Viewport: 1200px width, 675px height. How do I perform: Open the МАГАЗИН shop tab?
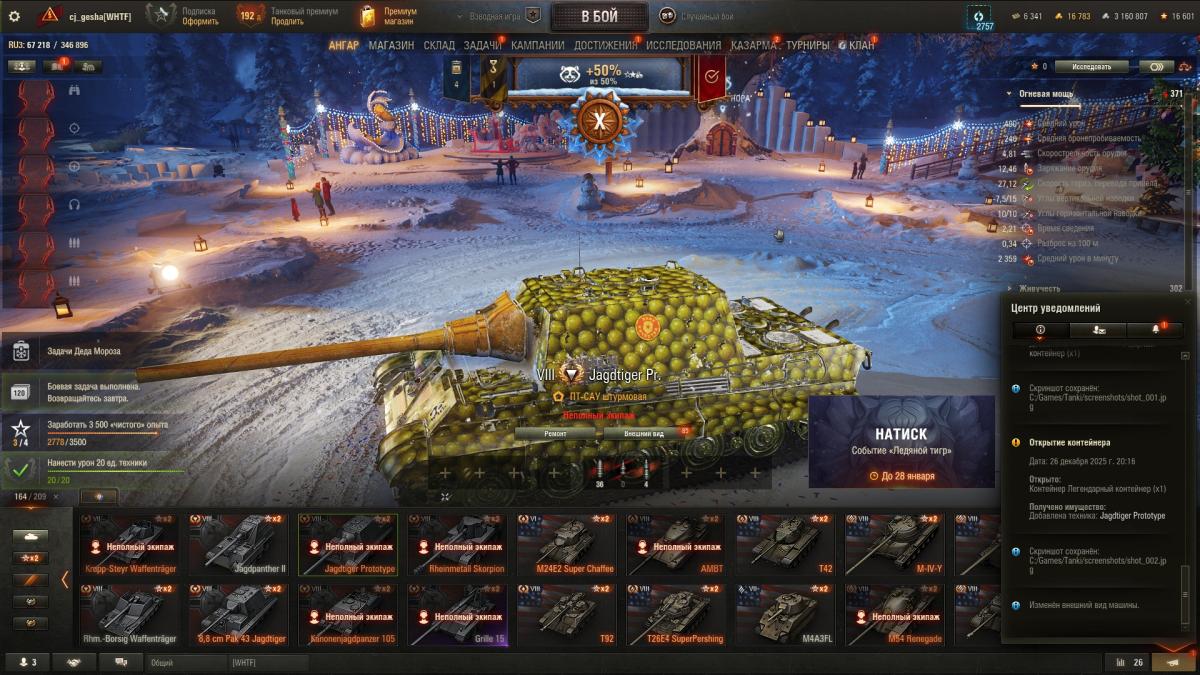(x=391, y=45)
